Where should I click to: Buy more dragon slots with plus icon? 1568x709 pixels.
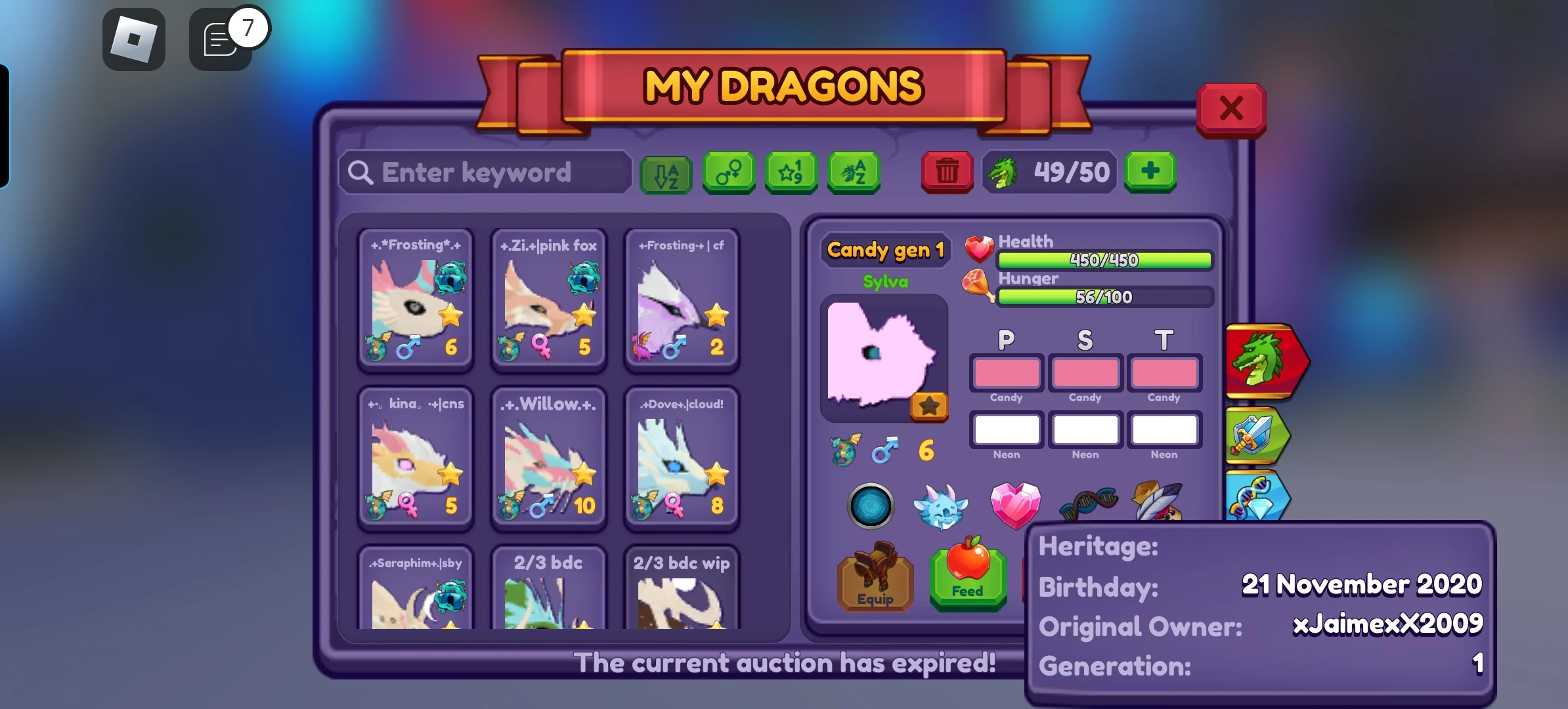coord(1150,173)
